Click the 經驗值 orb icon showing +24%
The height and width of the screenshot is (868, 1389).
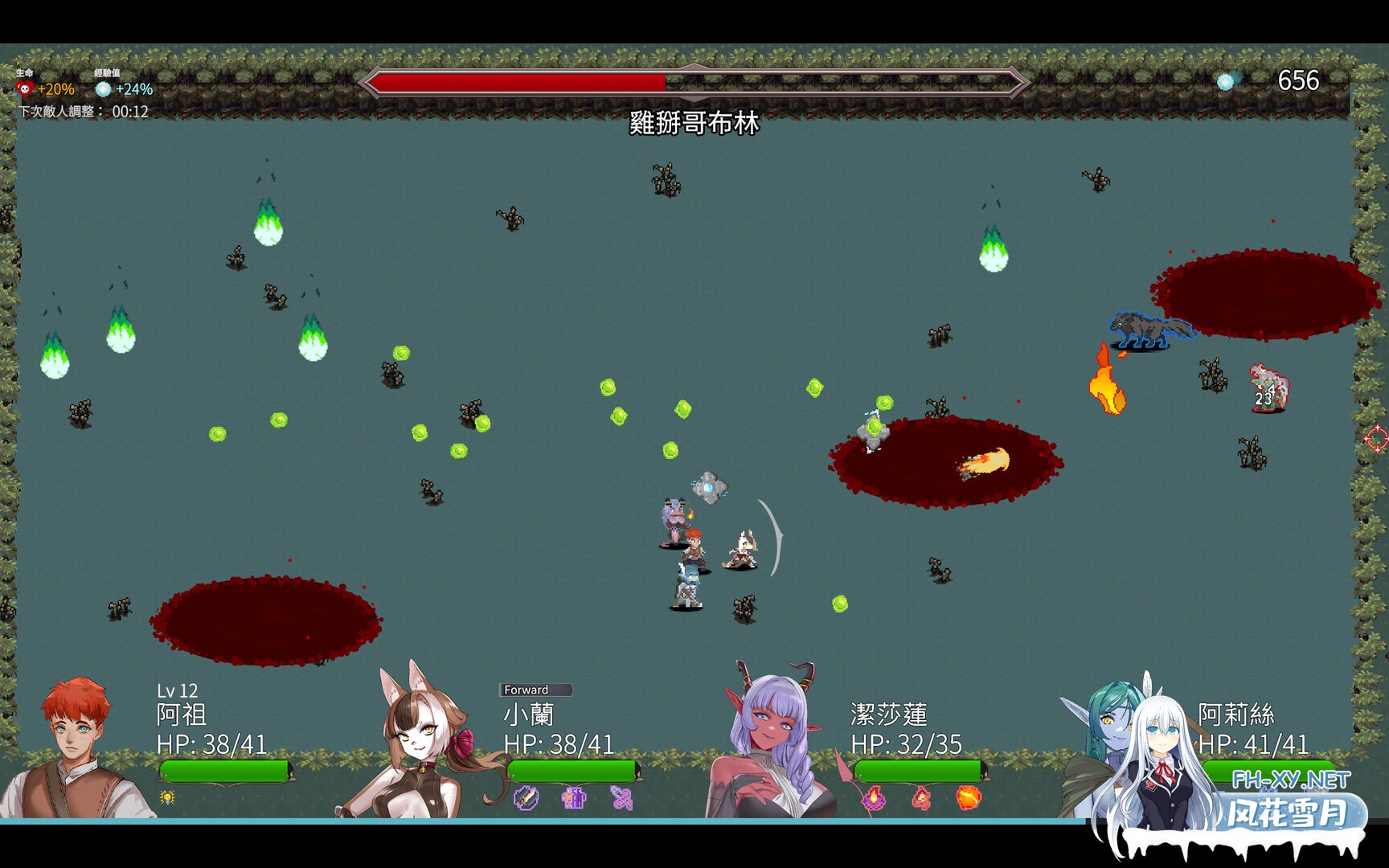pyautogui.click(x=102, y=89)
